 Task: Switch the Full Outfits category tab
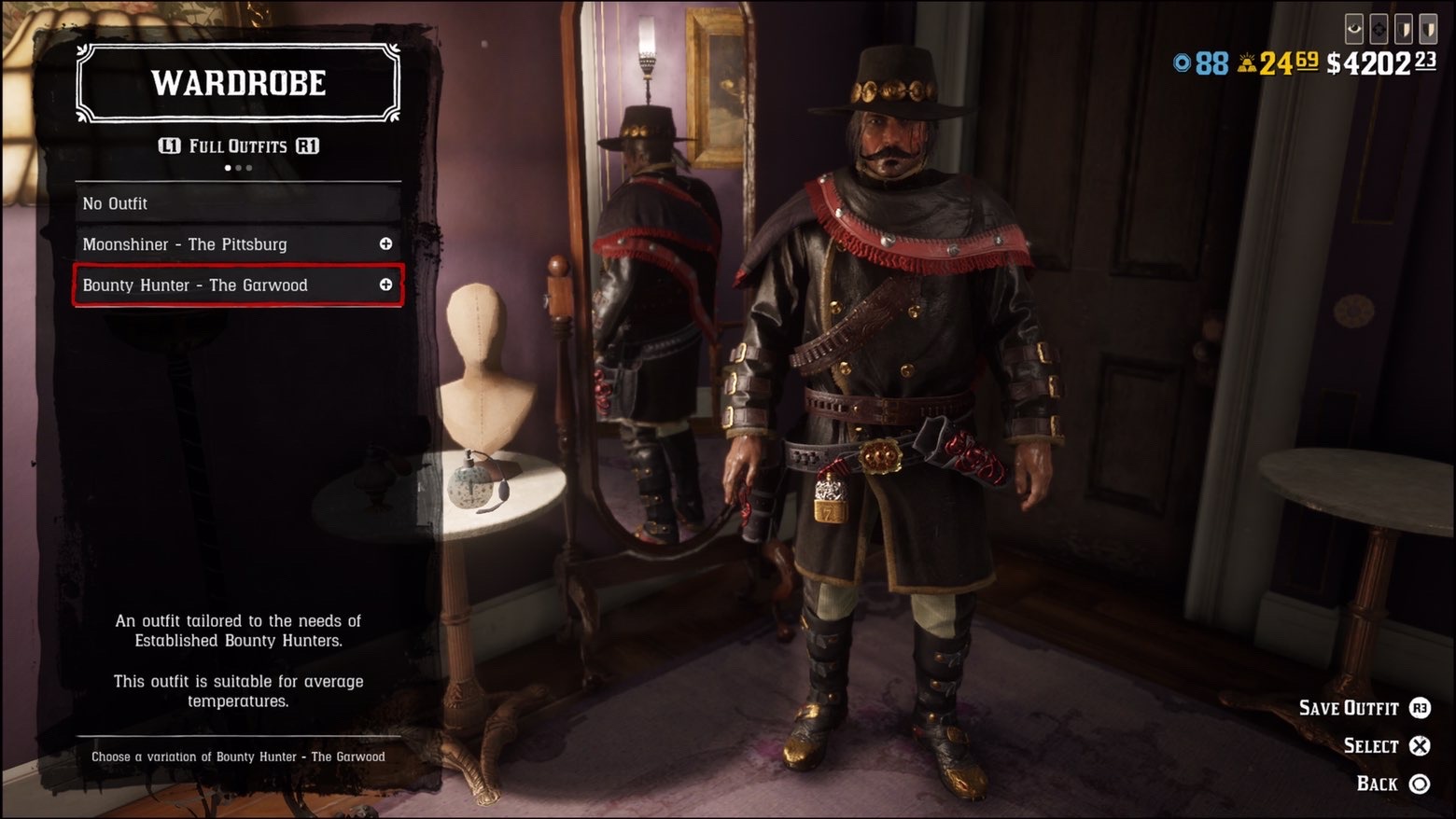[x=238, y=146]
